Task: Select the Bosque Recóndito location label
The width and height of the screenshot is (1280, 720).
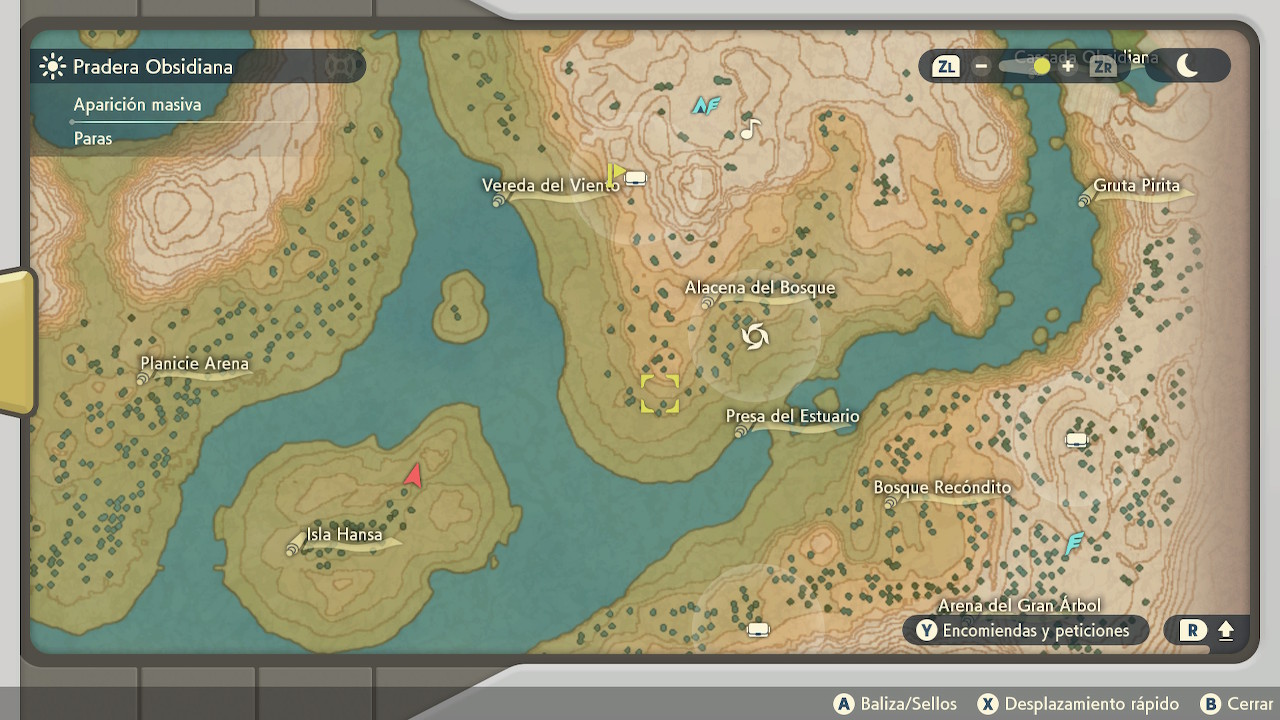Action: 942,488
